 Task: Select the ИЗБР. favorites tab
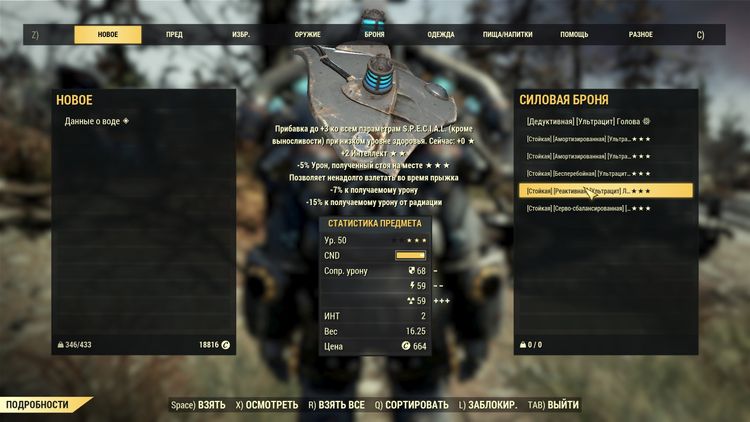pyautogui.click(x=241, y=34)
